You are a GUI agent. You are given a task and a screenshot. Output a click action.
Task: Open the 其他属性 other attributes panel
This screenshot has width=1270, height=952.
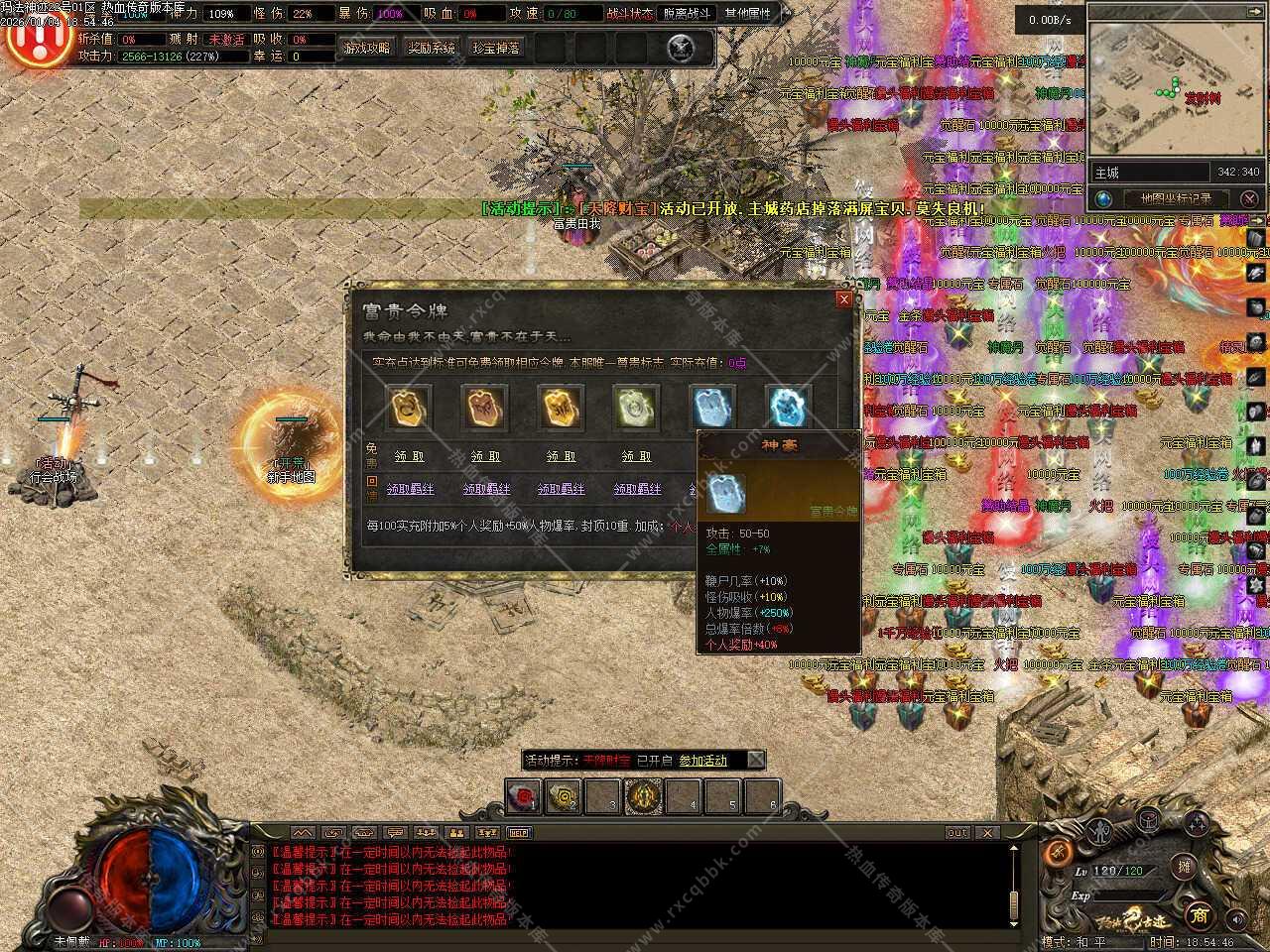[x=748, y=14]
